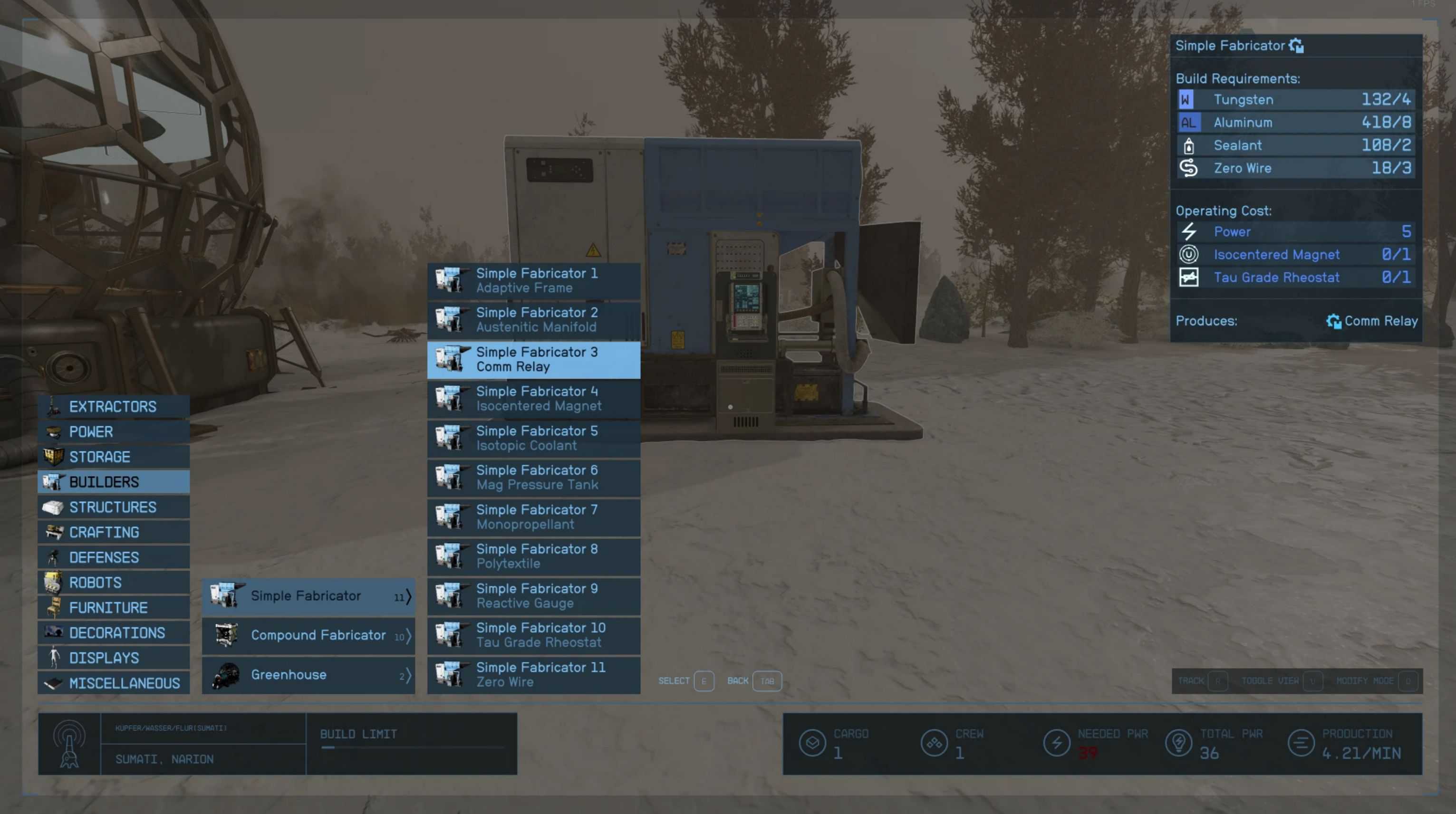
Task: Show the Defenses category
Action: pos(113,557)
